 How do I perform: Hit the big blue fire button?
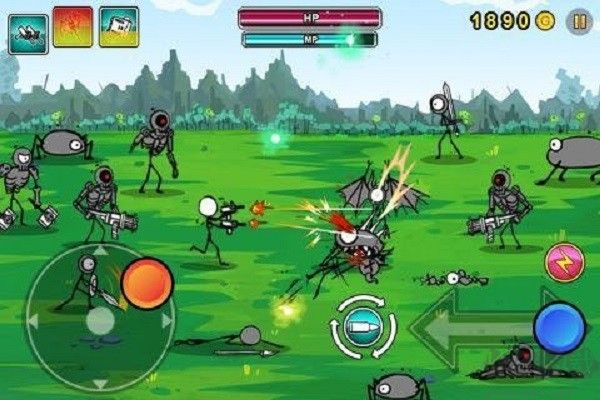(559, 327)
